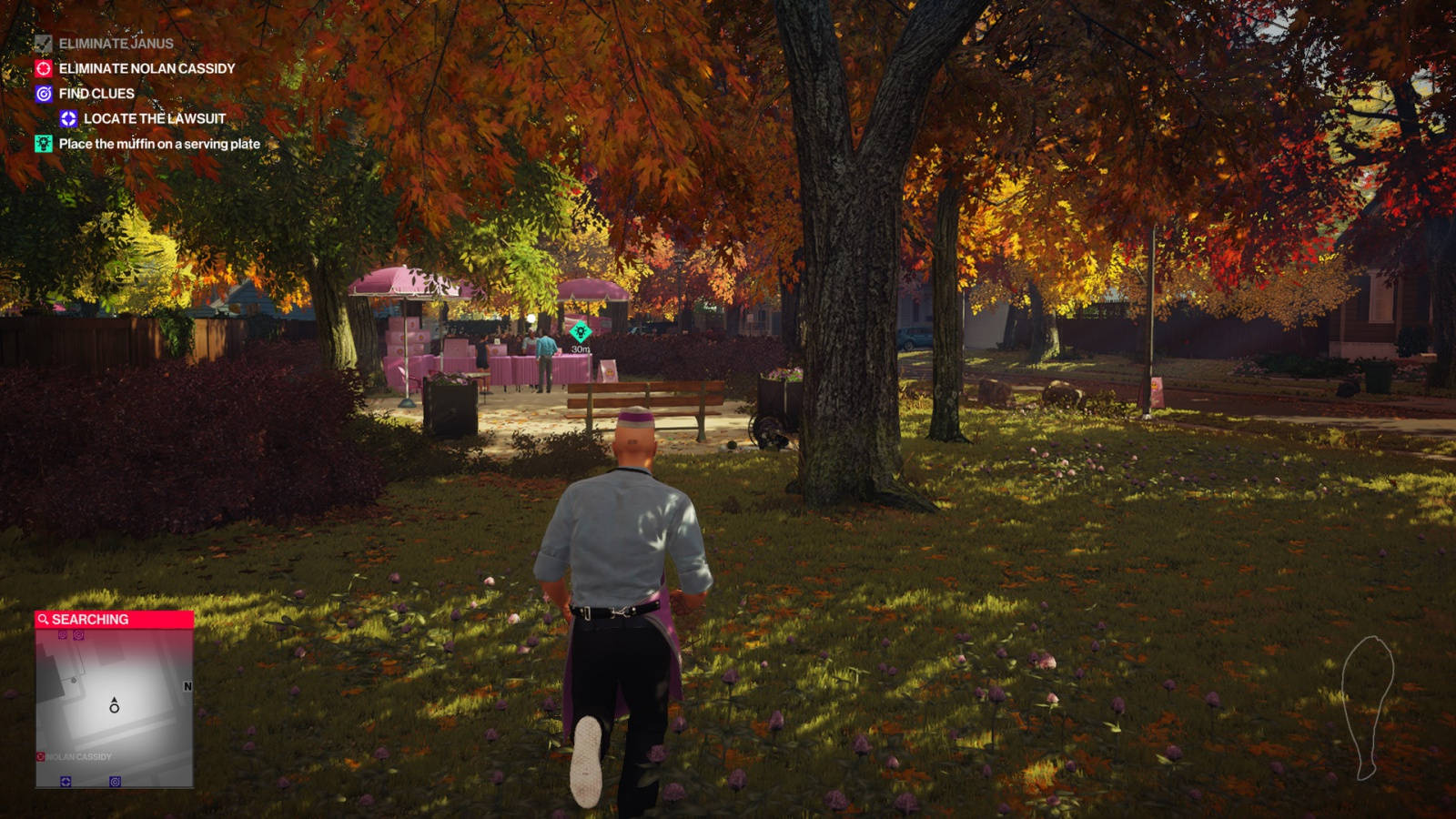Select the muffin serving plate objective
Viewport: 1456px width, 819px height.
pyautogui.click(x=158, y=144)
